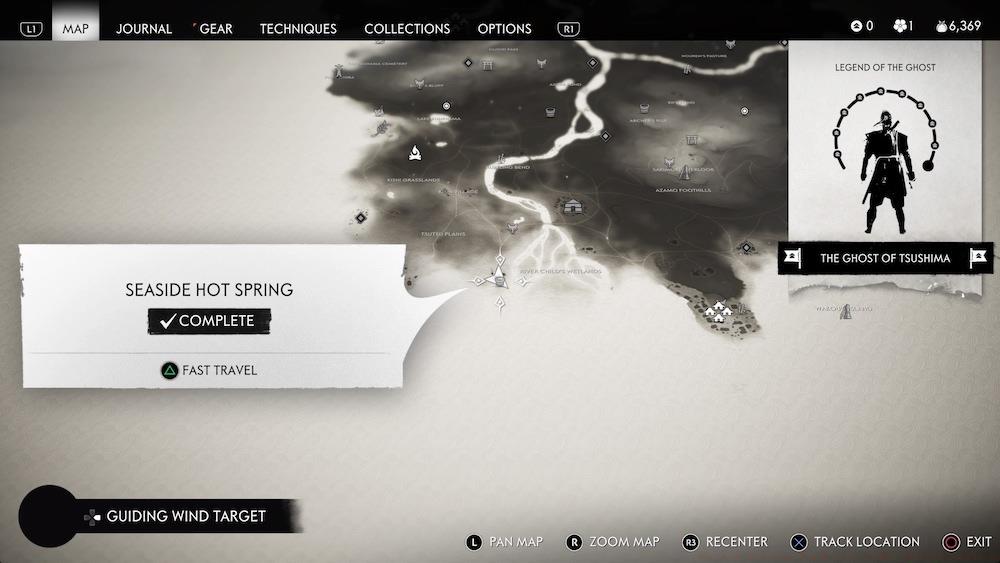Select the campfire marker on the map

point(414,153)
